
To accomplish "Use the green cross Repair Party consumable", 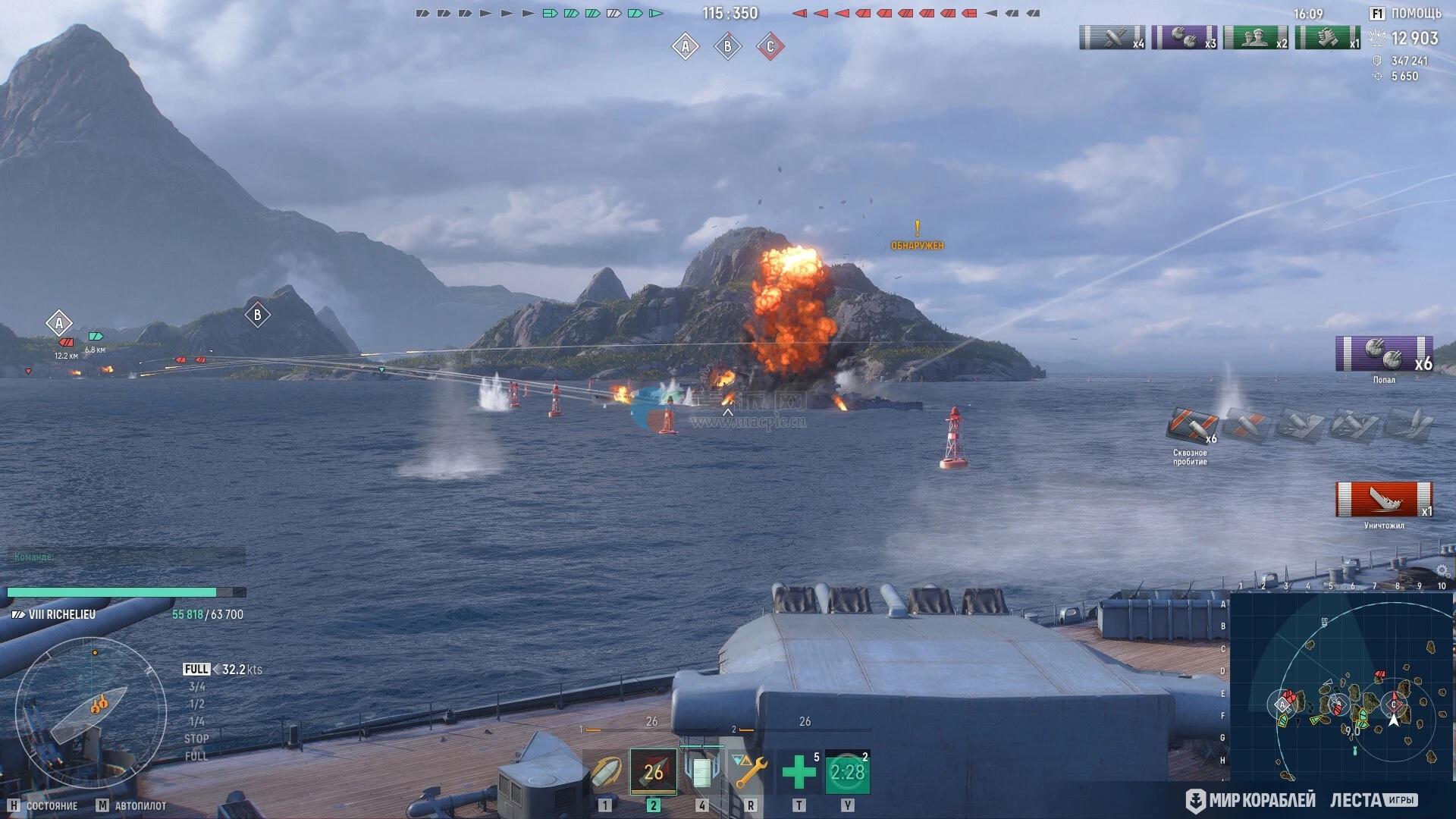I will (799, 773).
